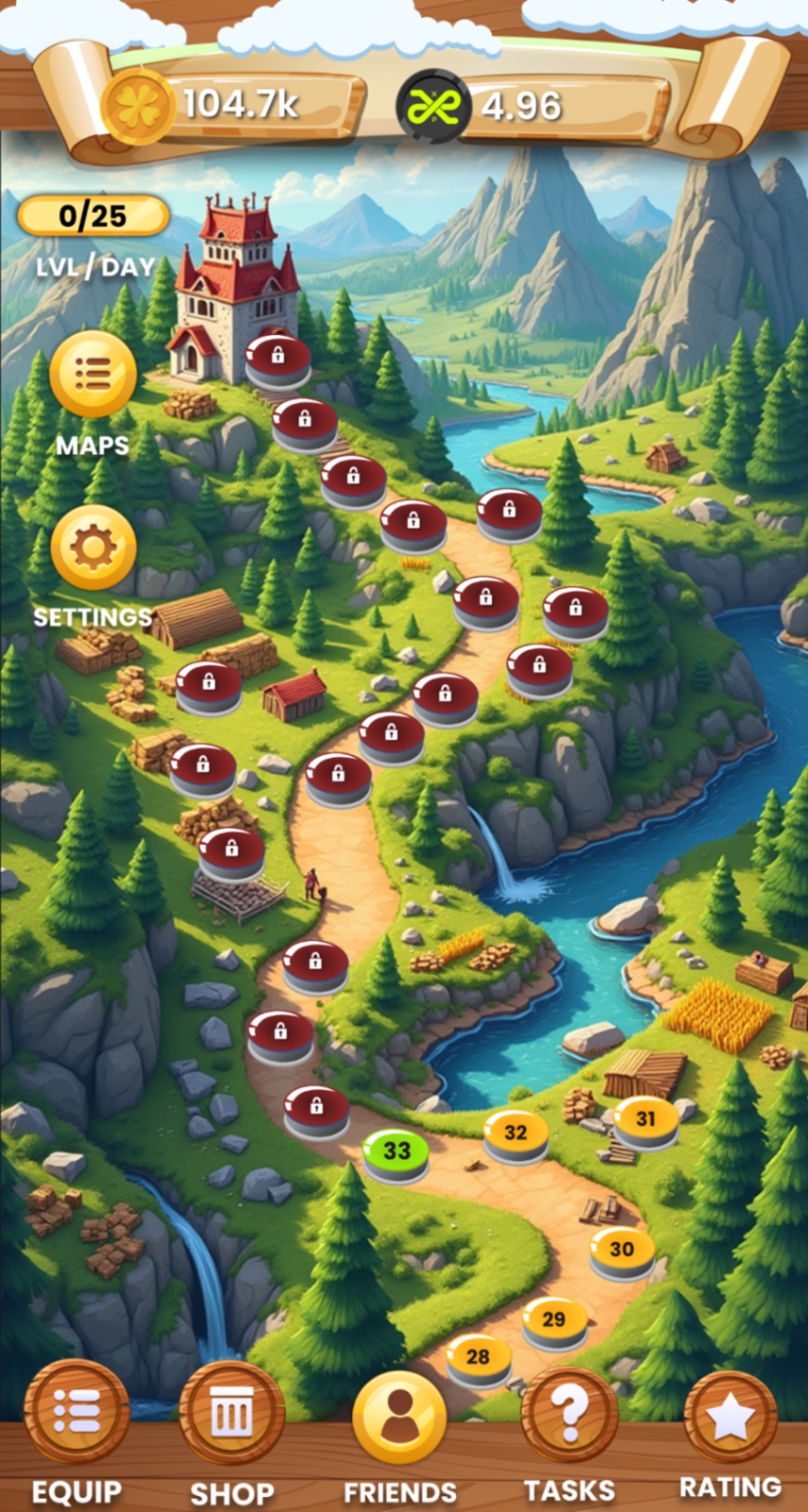Replay level 32

(515, 1133)
